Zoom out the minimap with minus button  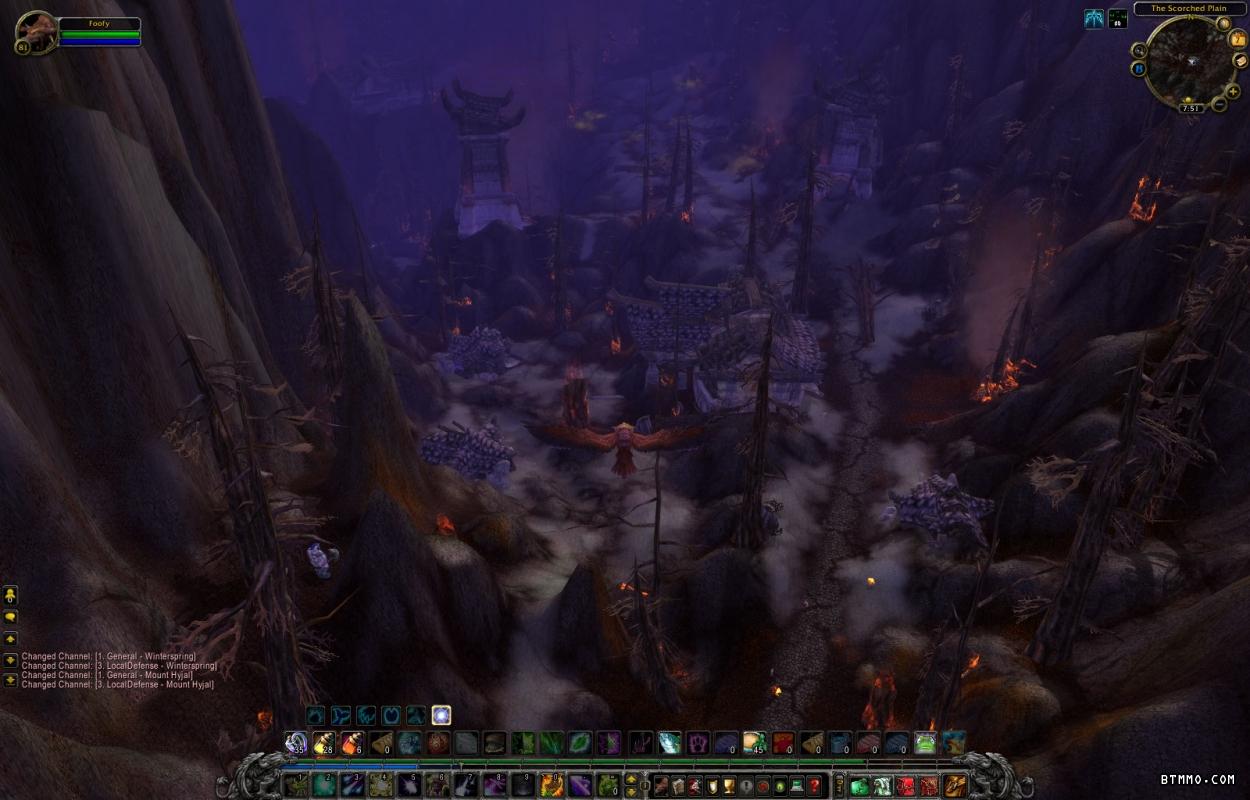(1219, 104)
